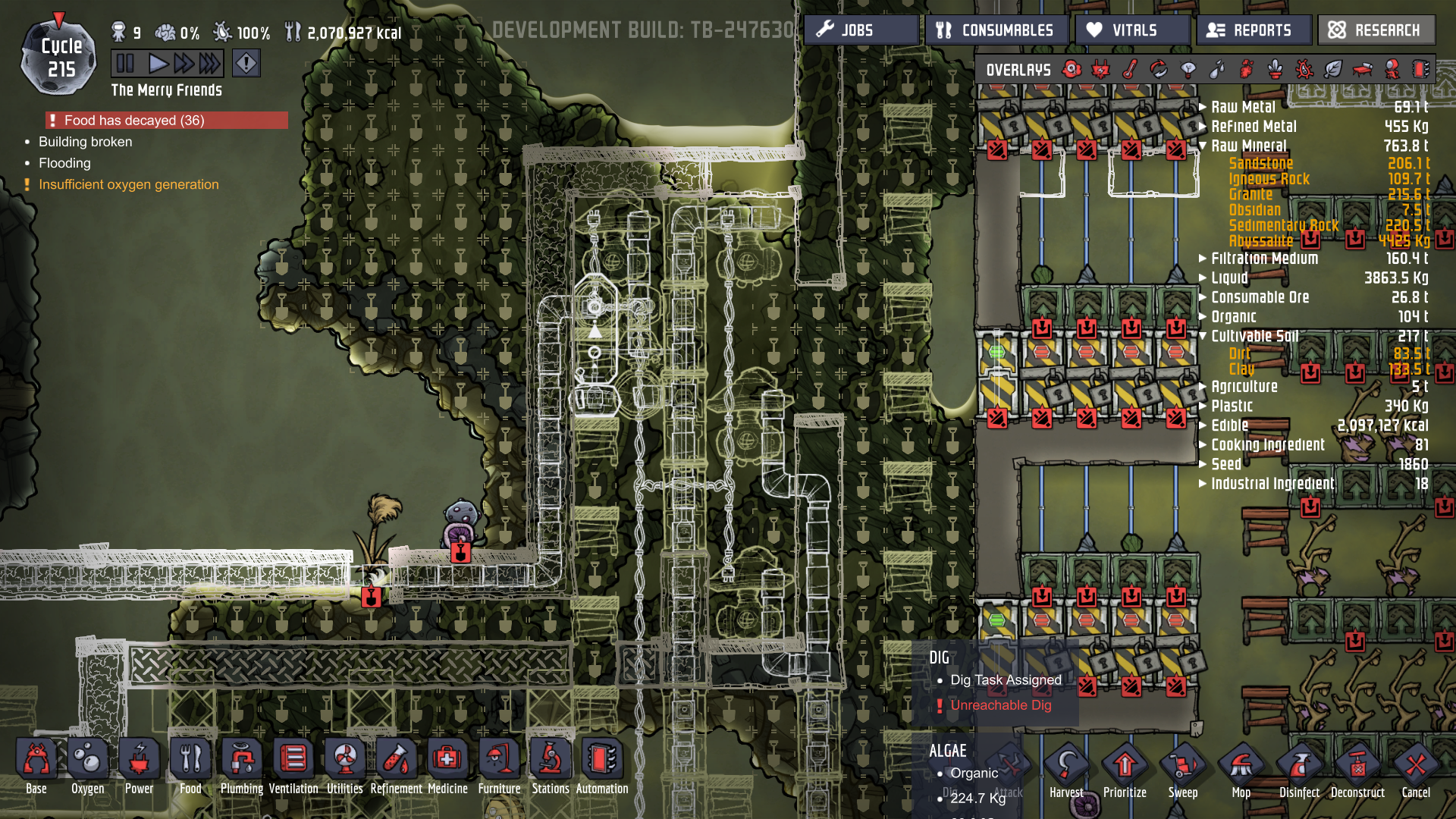The width and height of the screenshot is (1456, 819).
Task: Pause the game with the pause button
Action: pos(126,63)
